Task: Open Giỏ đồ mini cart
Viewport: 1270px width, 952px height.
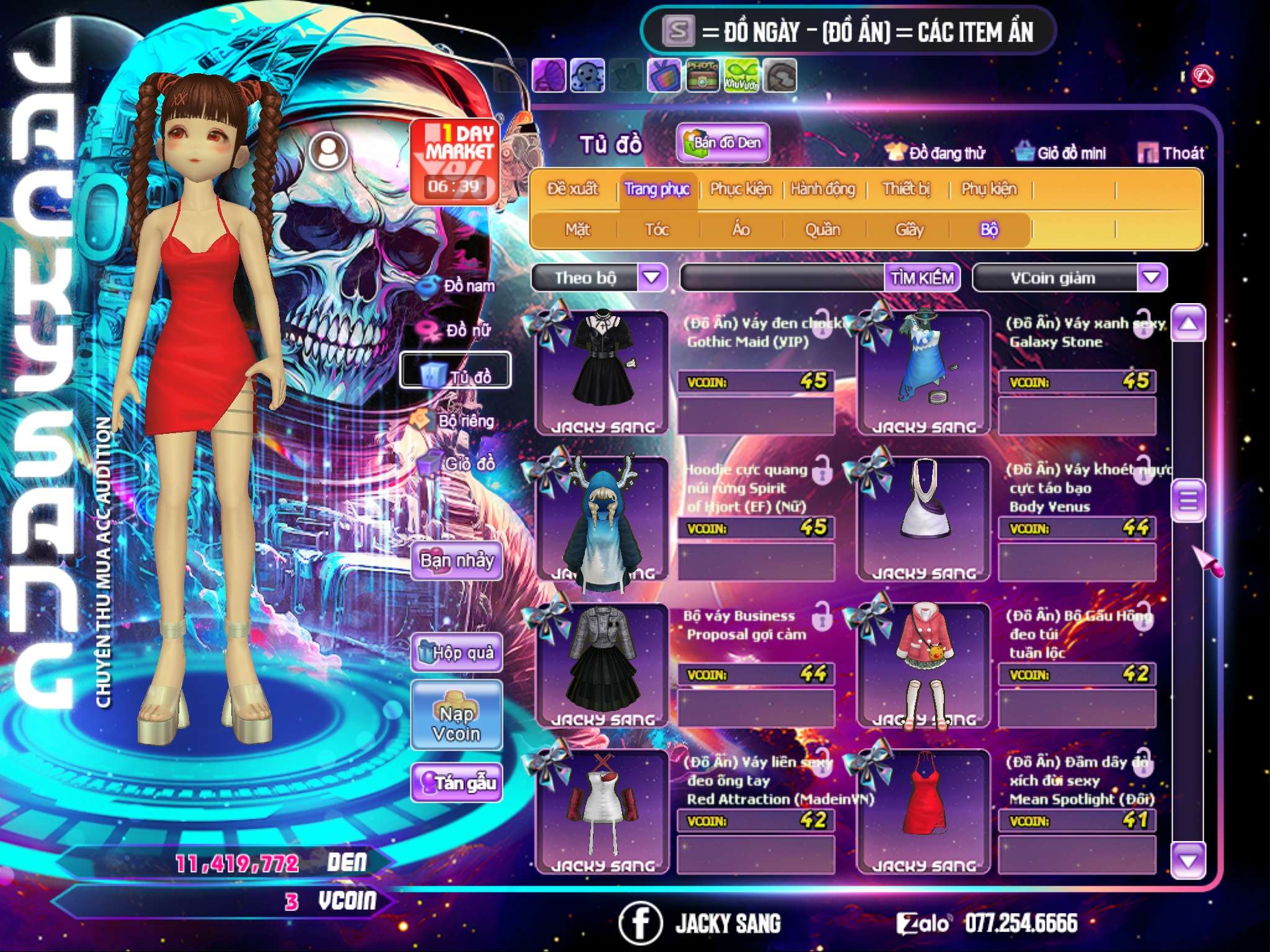Action: click(1060, 153)
